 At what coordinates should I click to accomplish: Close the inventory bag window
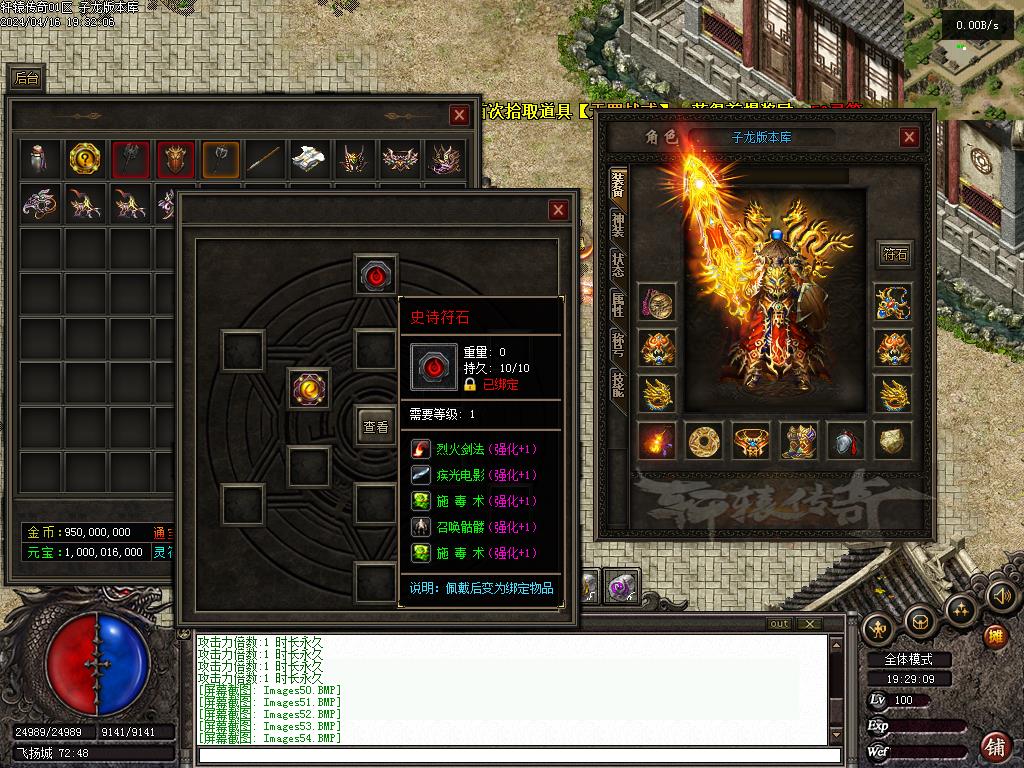tap(459, 115)
